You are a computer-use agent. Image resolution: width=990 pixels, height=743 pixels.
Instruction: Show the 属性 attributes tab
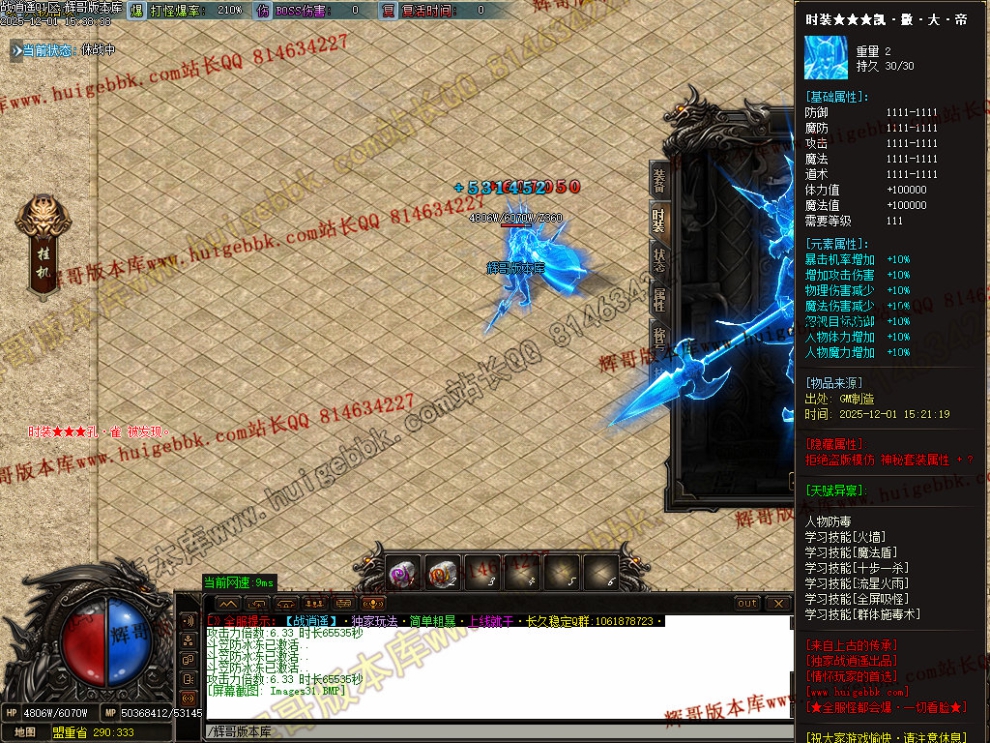pyautogui.click(x=659, y=298)
